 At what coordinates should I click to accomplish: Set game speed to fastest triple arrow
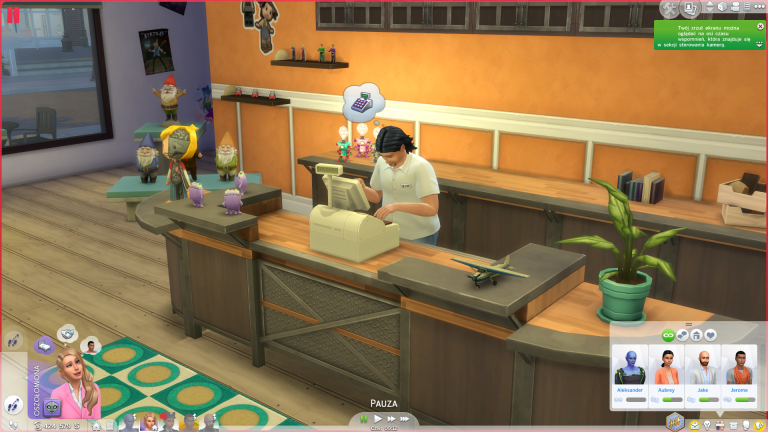click(408, 419)
